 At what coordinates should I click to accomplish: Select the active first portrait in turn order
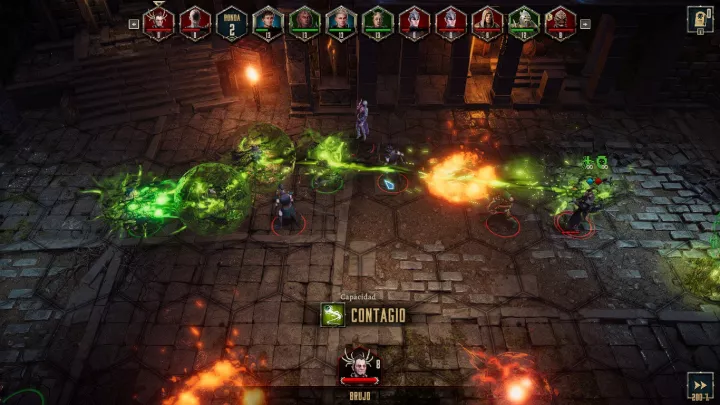pos(158,21)
